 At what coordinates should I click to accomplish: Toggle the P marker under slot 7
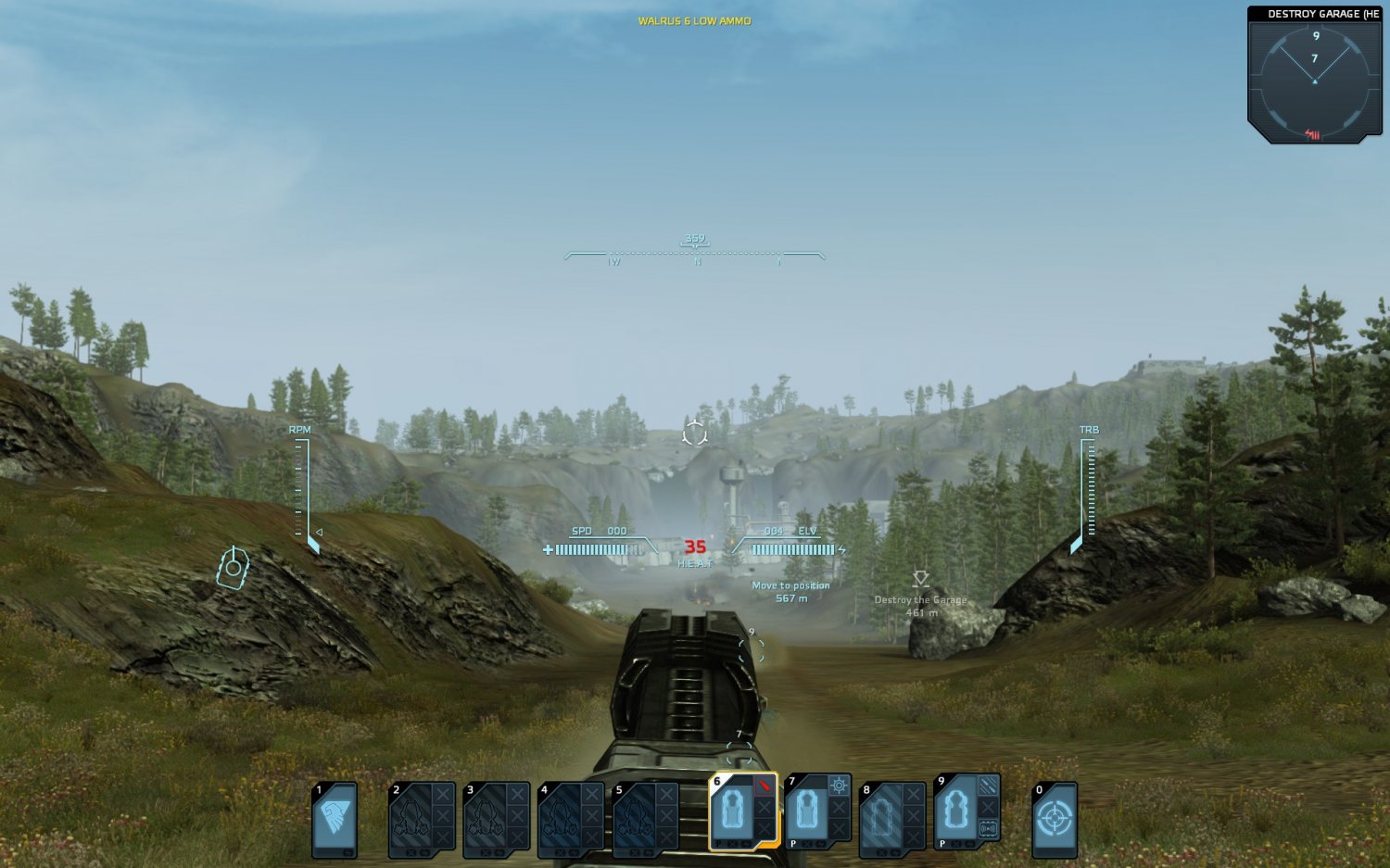tap(793, 844)
